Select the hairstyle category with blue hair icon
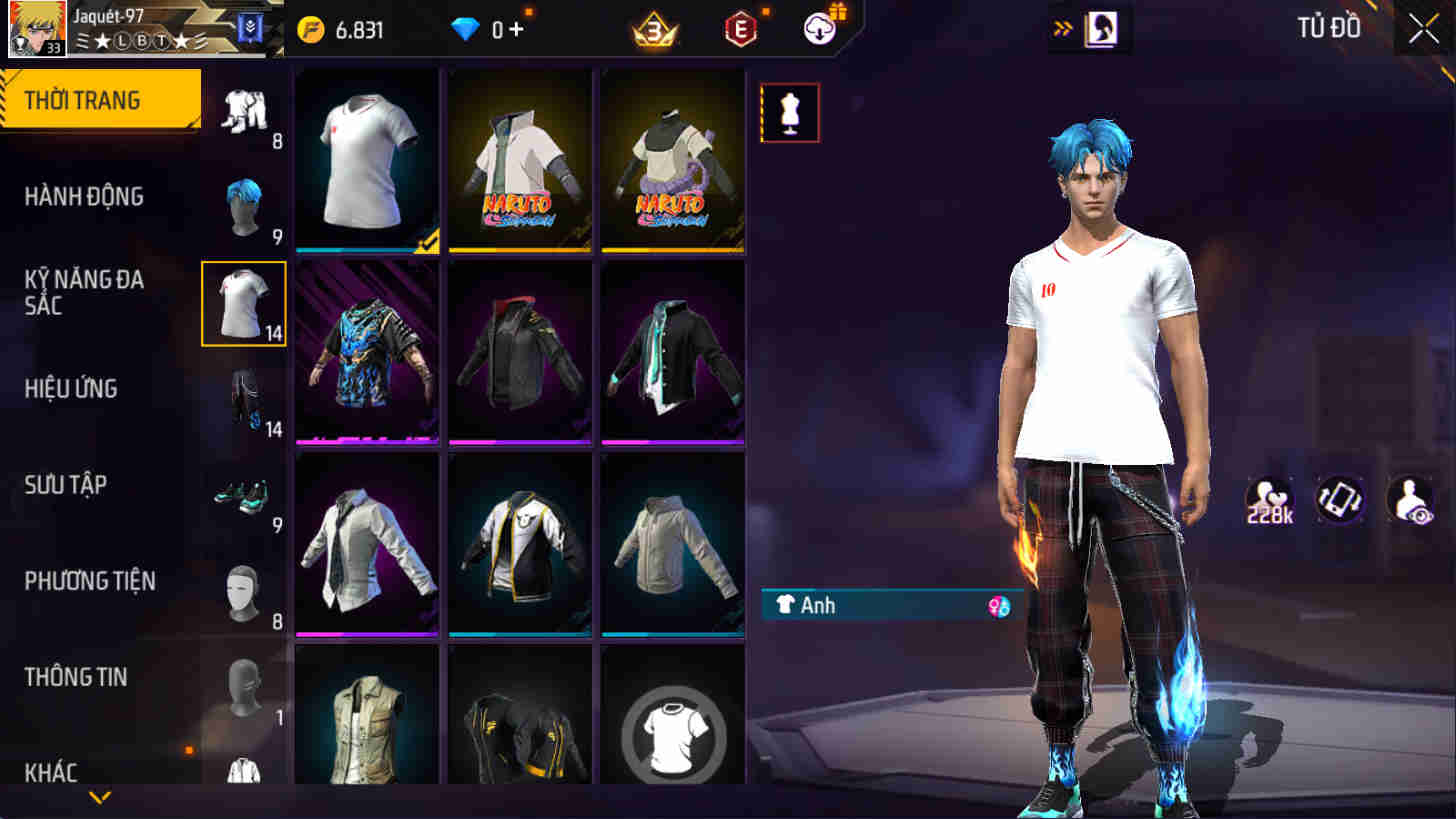The height and width of the screenshot is (819, 1456). pos(243,205)
